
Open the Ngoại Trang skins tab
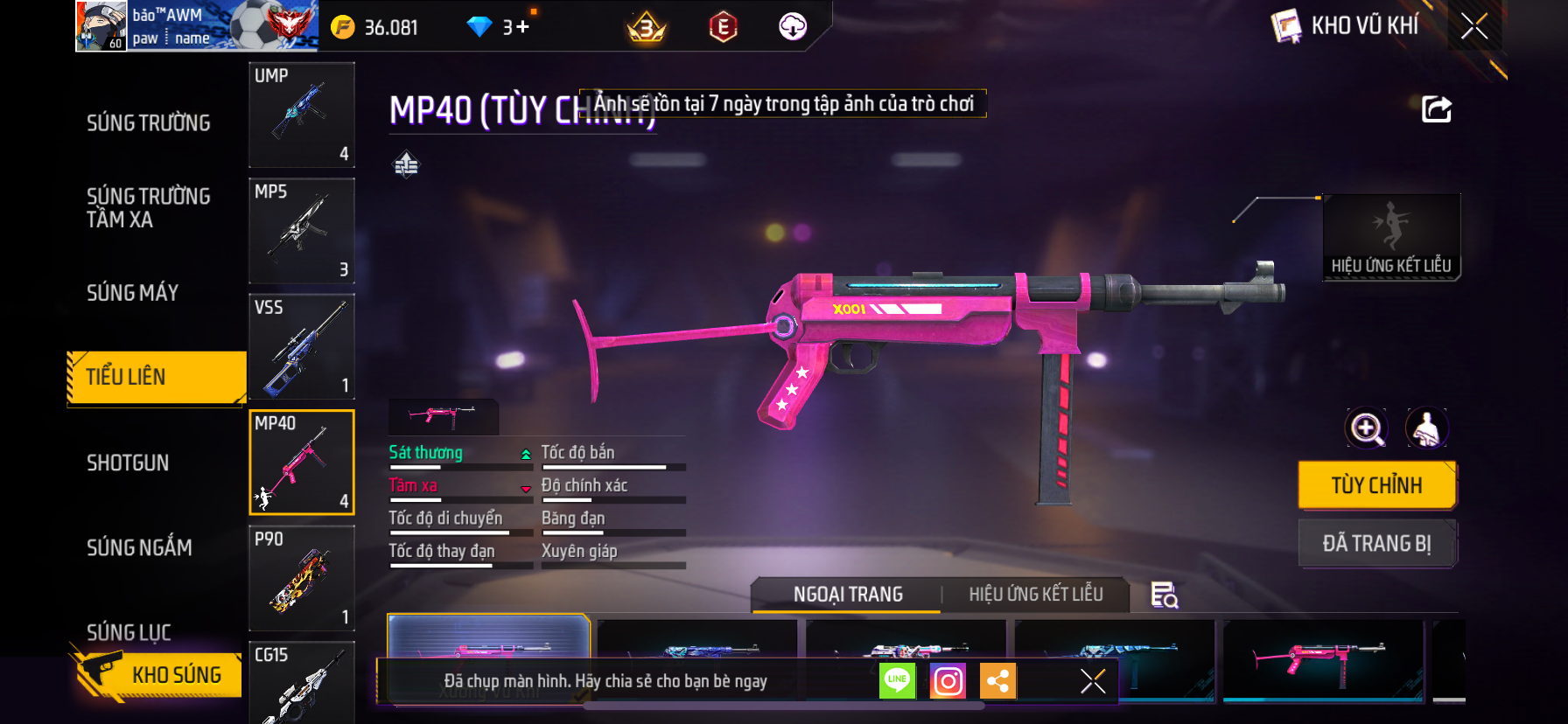[847, 595]
